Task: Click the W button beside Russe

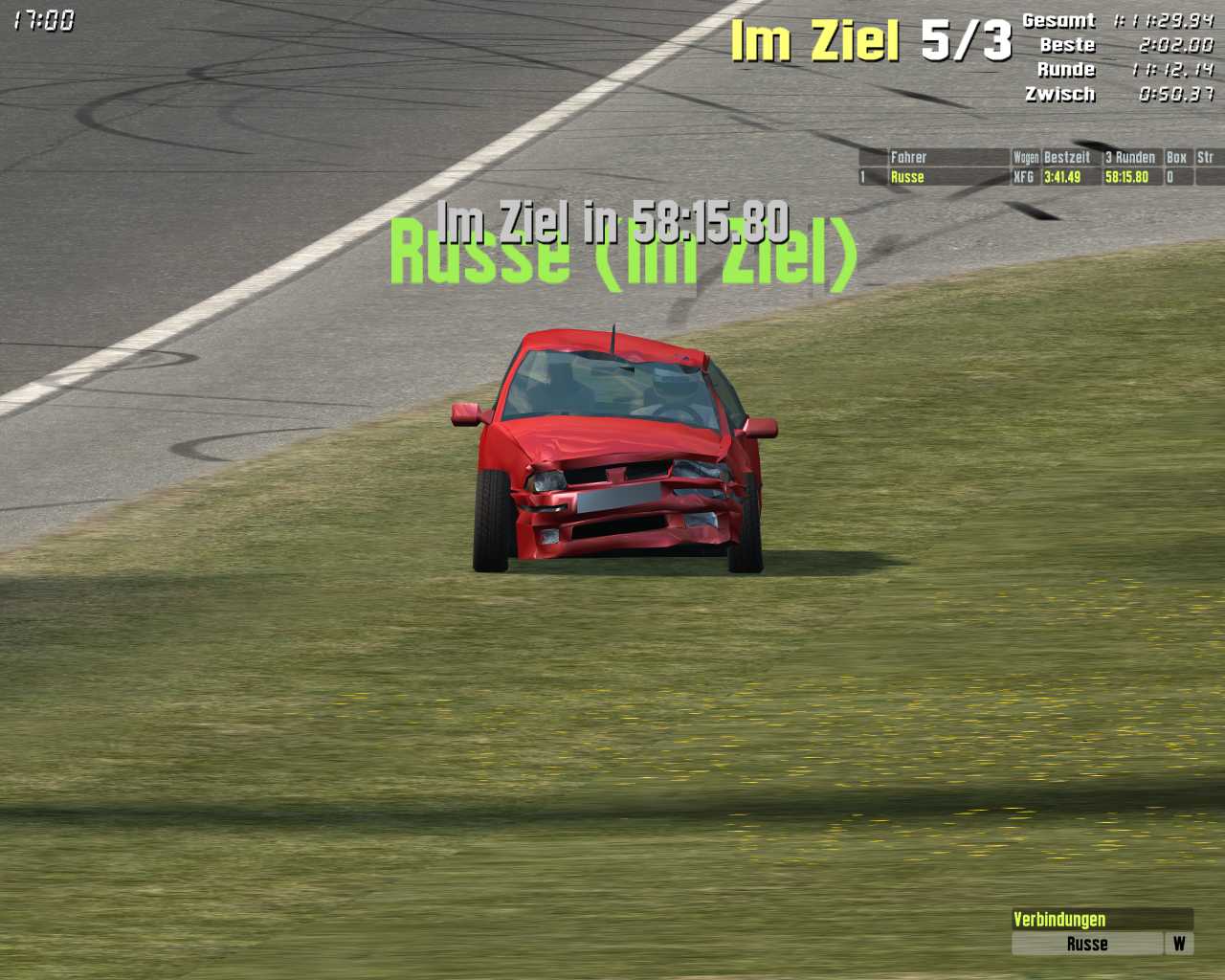Action: pyautogui.click(x=1179, y=944)
